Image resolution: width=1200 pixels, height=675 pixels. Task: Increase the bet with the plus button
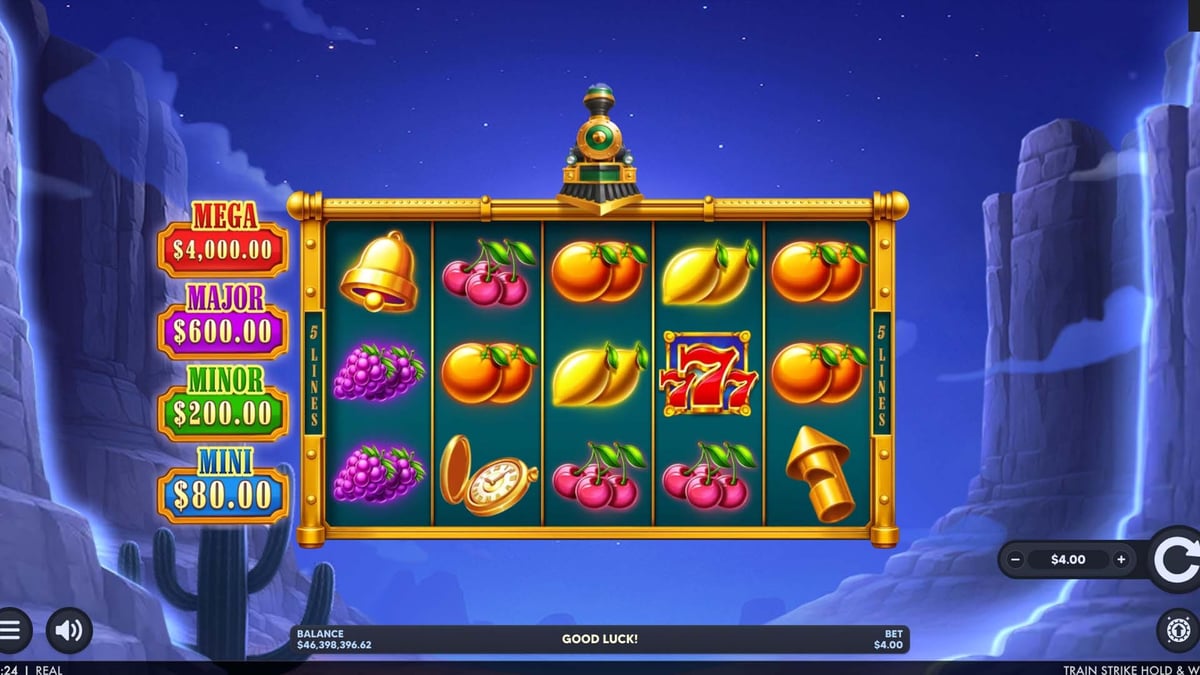pos(1121,560)
